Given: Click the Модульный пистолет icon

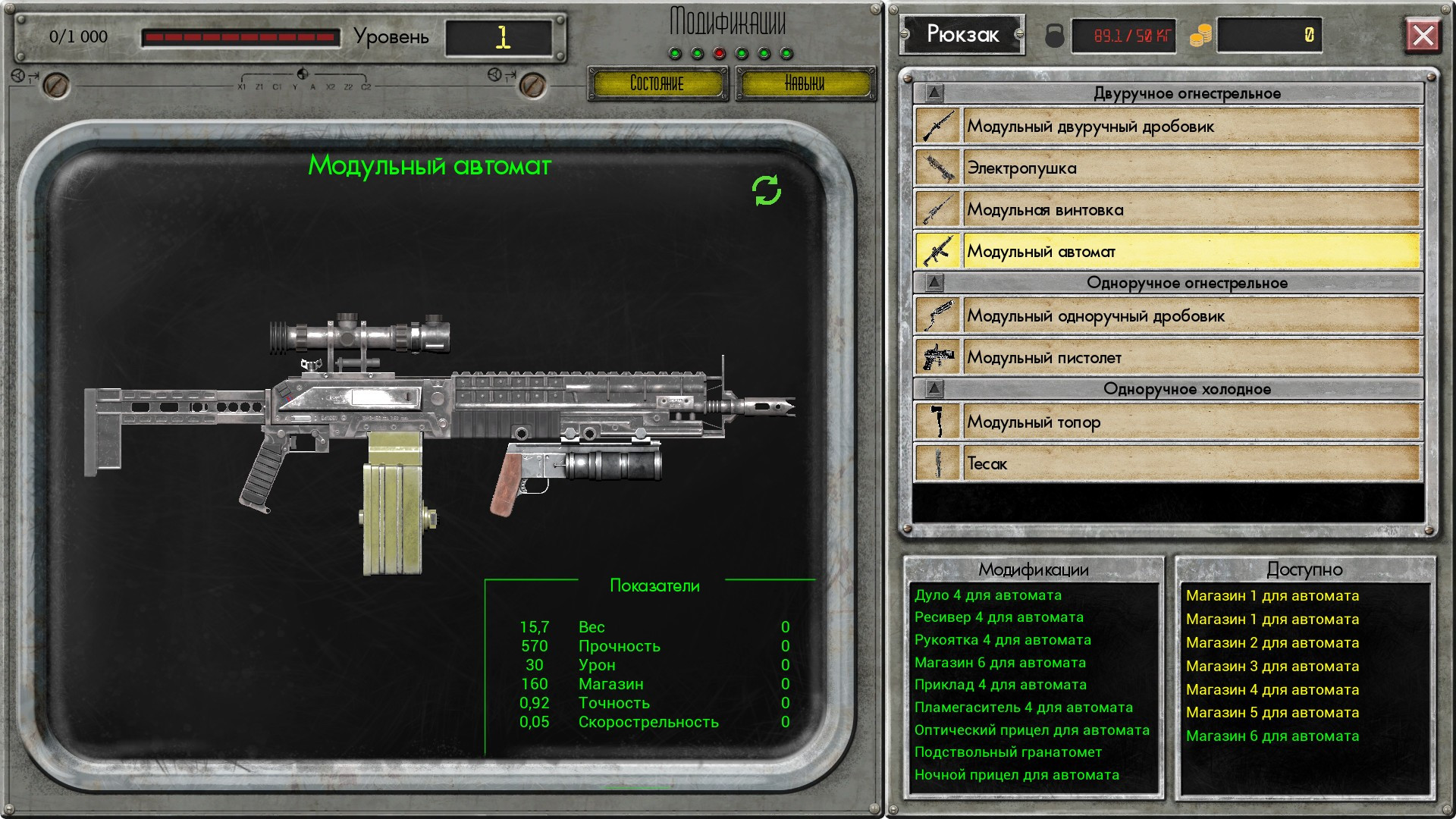Looking at the screenshot, I should [937, 357].
